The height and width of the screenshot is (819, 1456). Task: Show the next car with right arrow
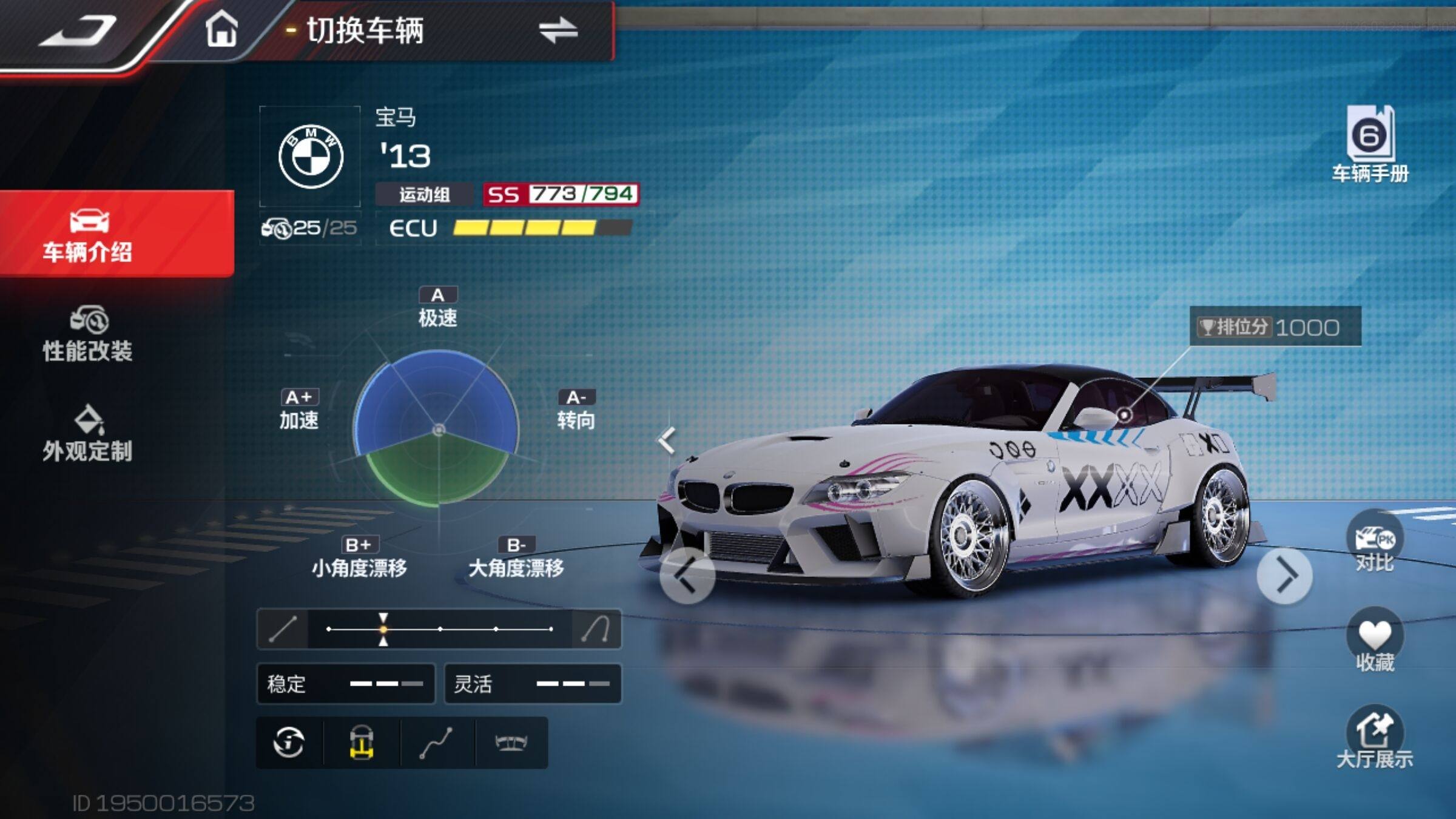[1285, 576]
